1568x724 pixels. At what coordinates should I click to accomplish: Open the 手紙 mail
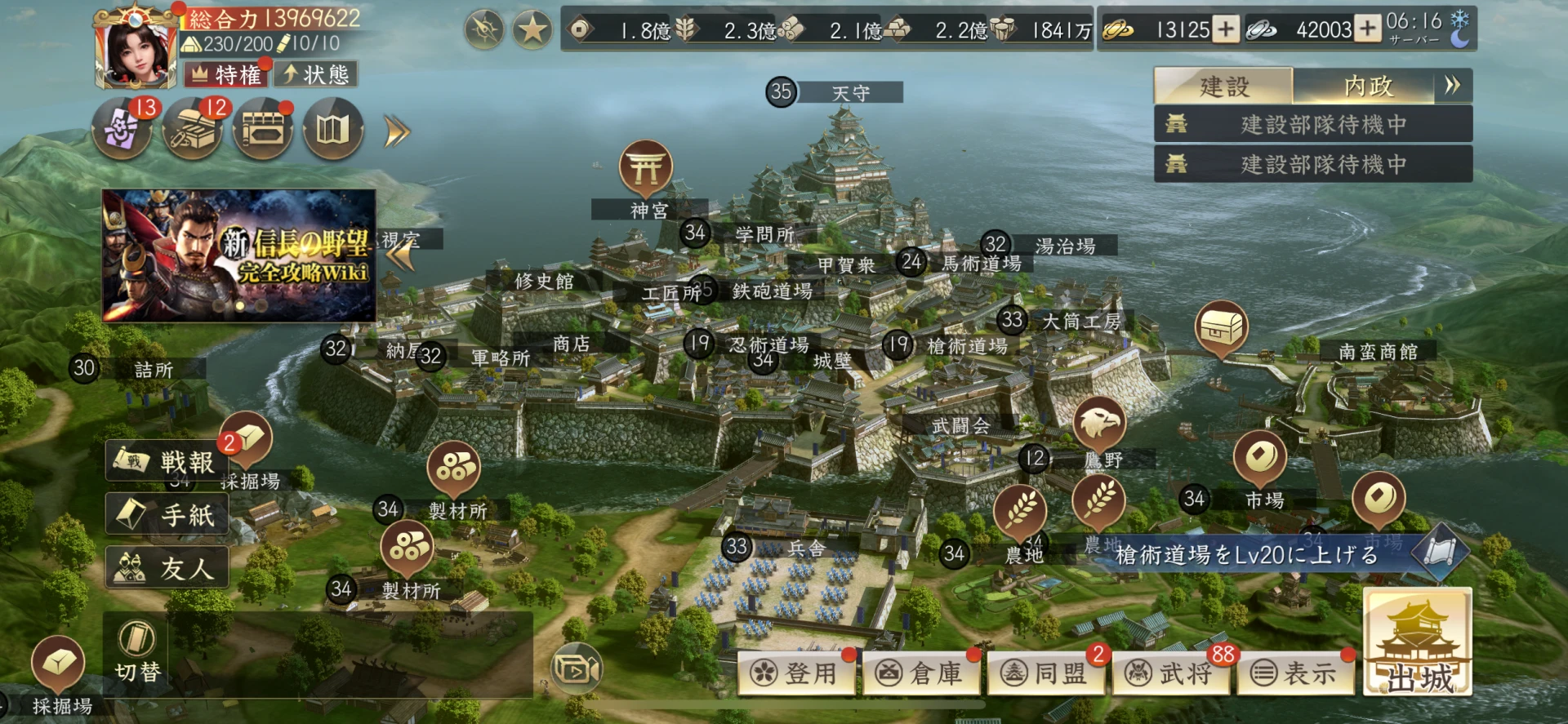tap(167, 515)
